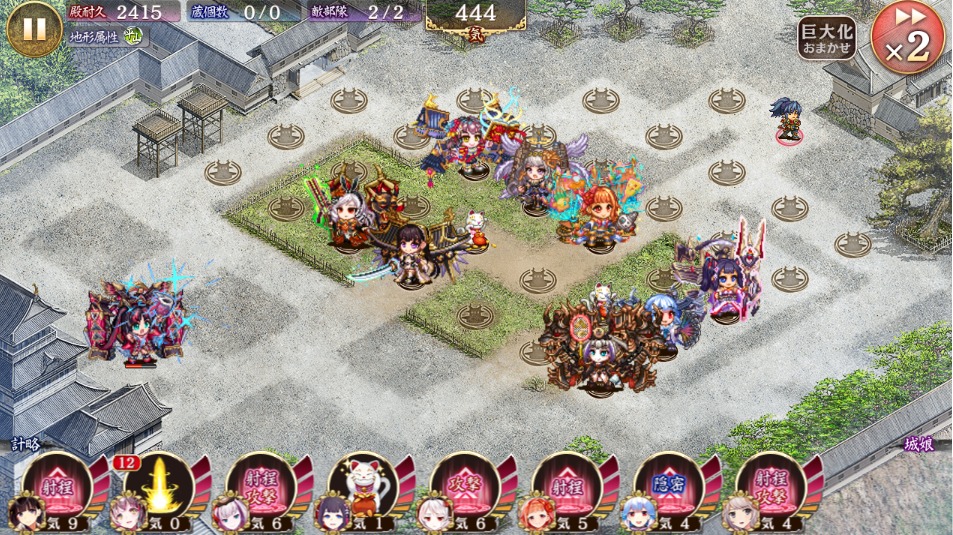953x535 pixels.
Task: Trigger the lucky cat stratagem costing 1 気
Action: [x=364, y=485]
